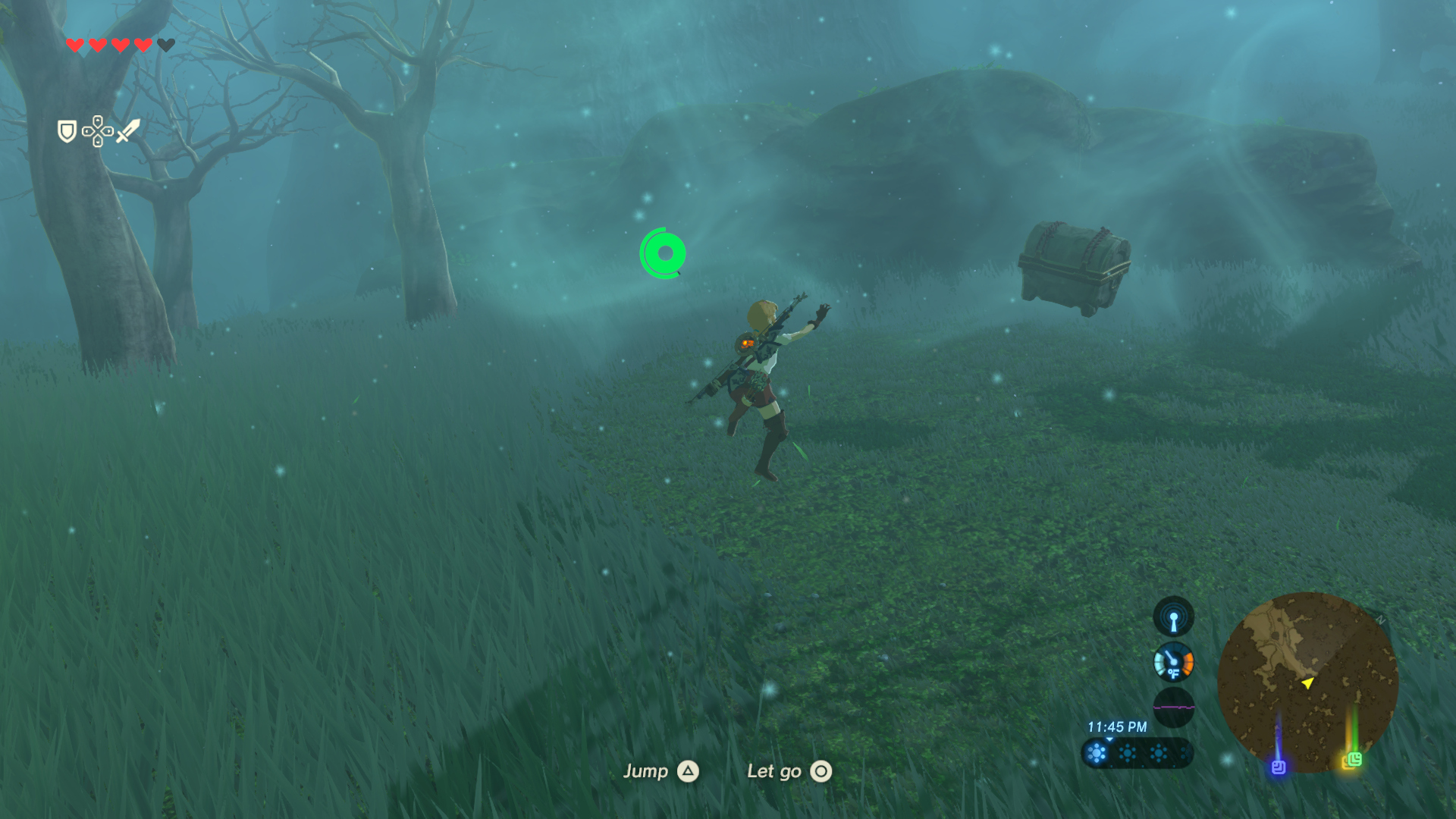Viewport: 1456px width, 819px height.
Task: Click the purple shrine marker on minimap
Action: 1279,767
